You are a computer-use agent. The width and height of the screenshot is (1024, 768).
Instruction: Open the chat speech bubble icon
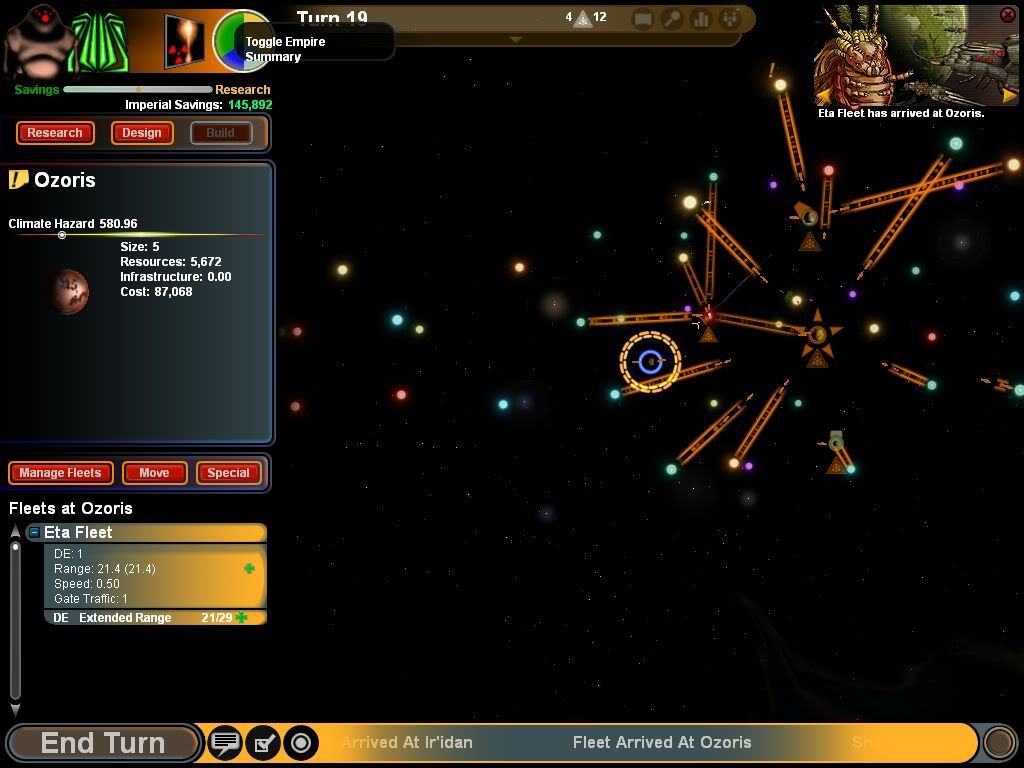[225, 743]
